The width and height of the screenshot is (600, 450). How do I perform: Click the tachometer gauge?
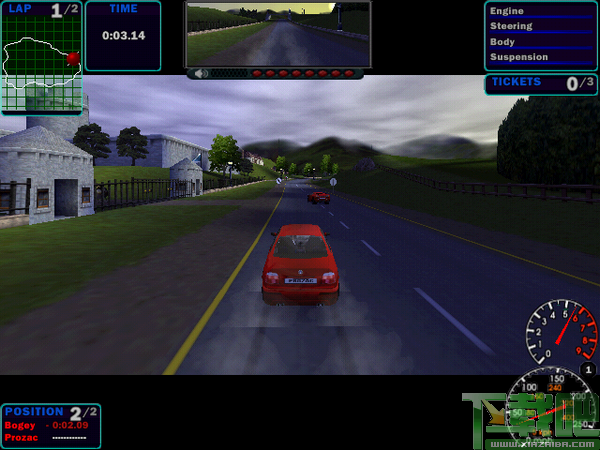[x=562, y=333]
